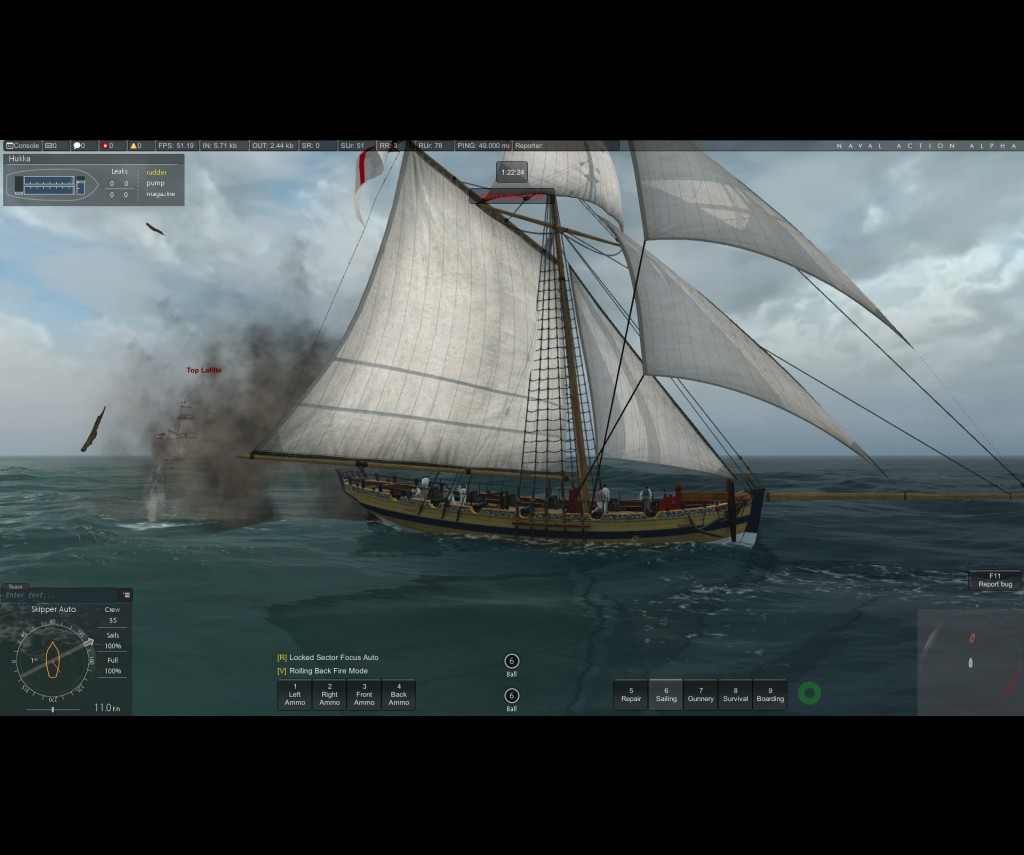The image size is (1024, 855).
Task: Select Front Ammo
Action: pos(364,695)
